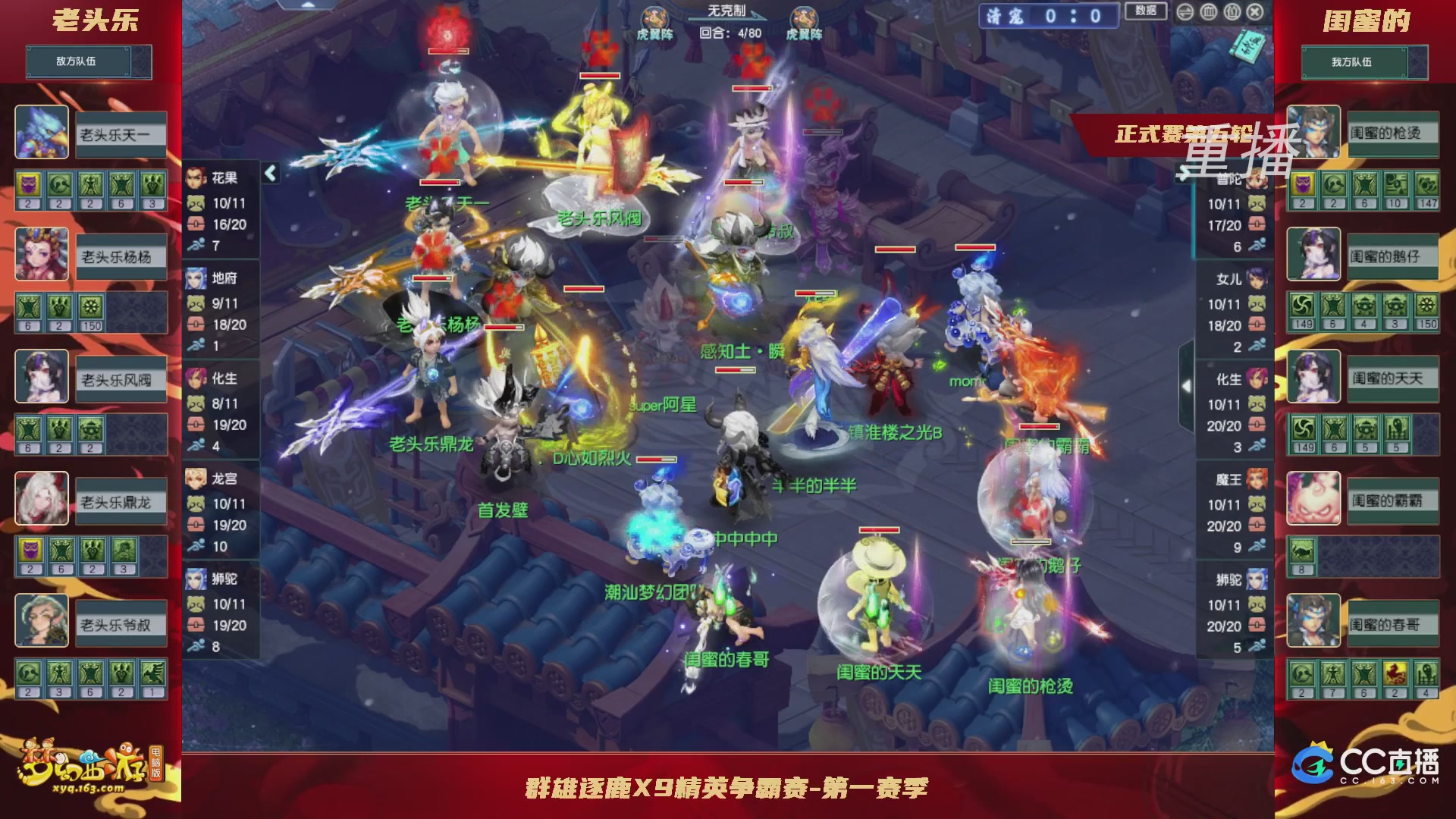Toggle the horizontal-lines display icon in top-right toolbar
Image resolution: width=1456 pixels, height=819 pixels.
point(1185,12)
